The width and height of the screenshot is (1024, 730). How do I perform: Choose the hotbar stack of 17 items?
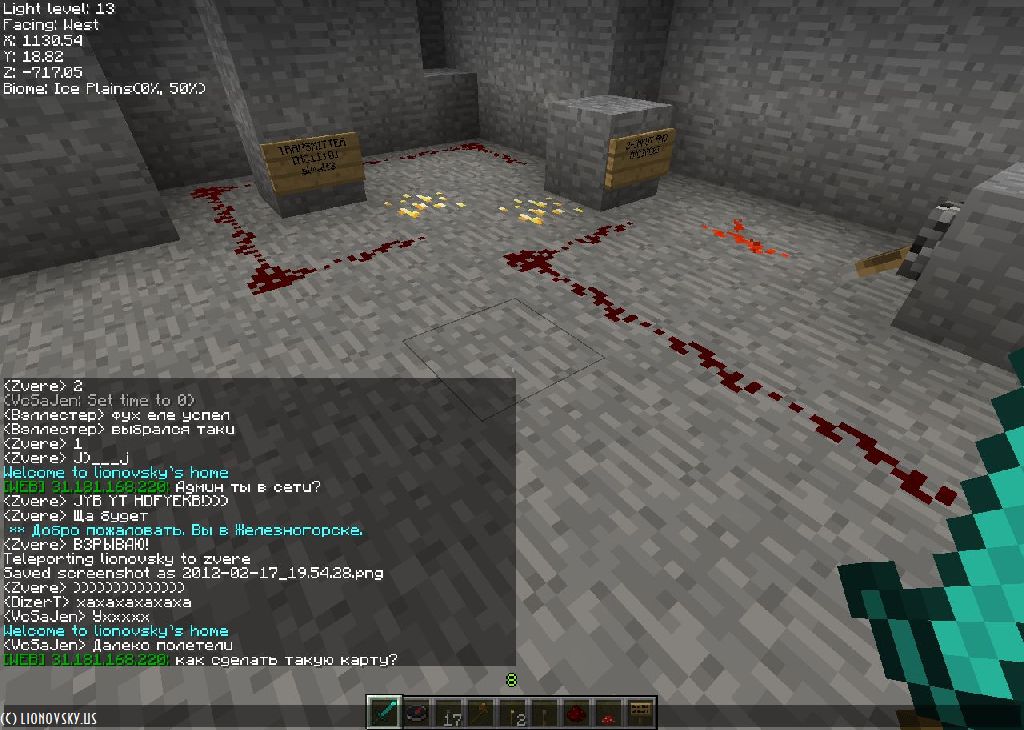coord(448,712)
